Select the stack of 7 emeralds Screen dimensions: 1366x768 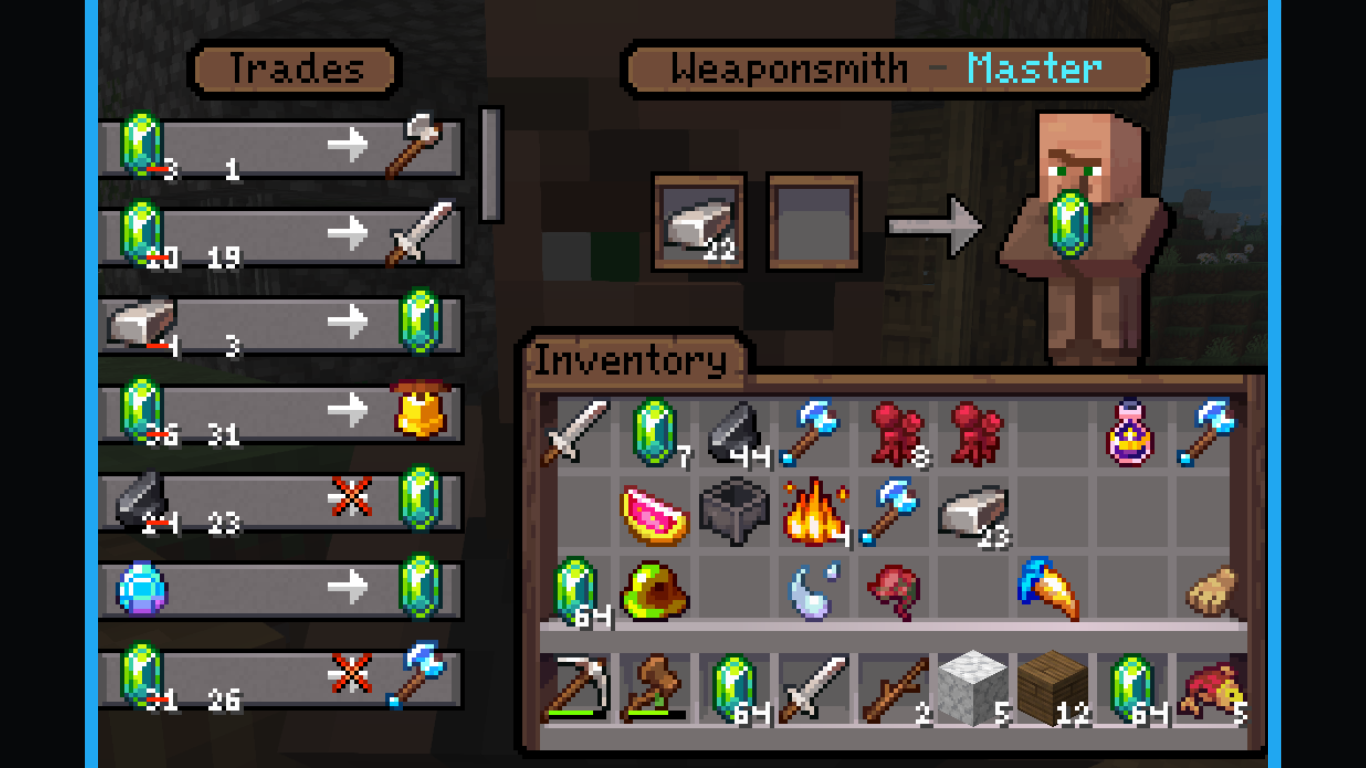(655, 433)
